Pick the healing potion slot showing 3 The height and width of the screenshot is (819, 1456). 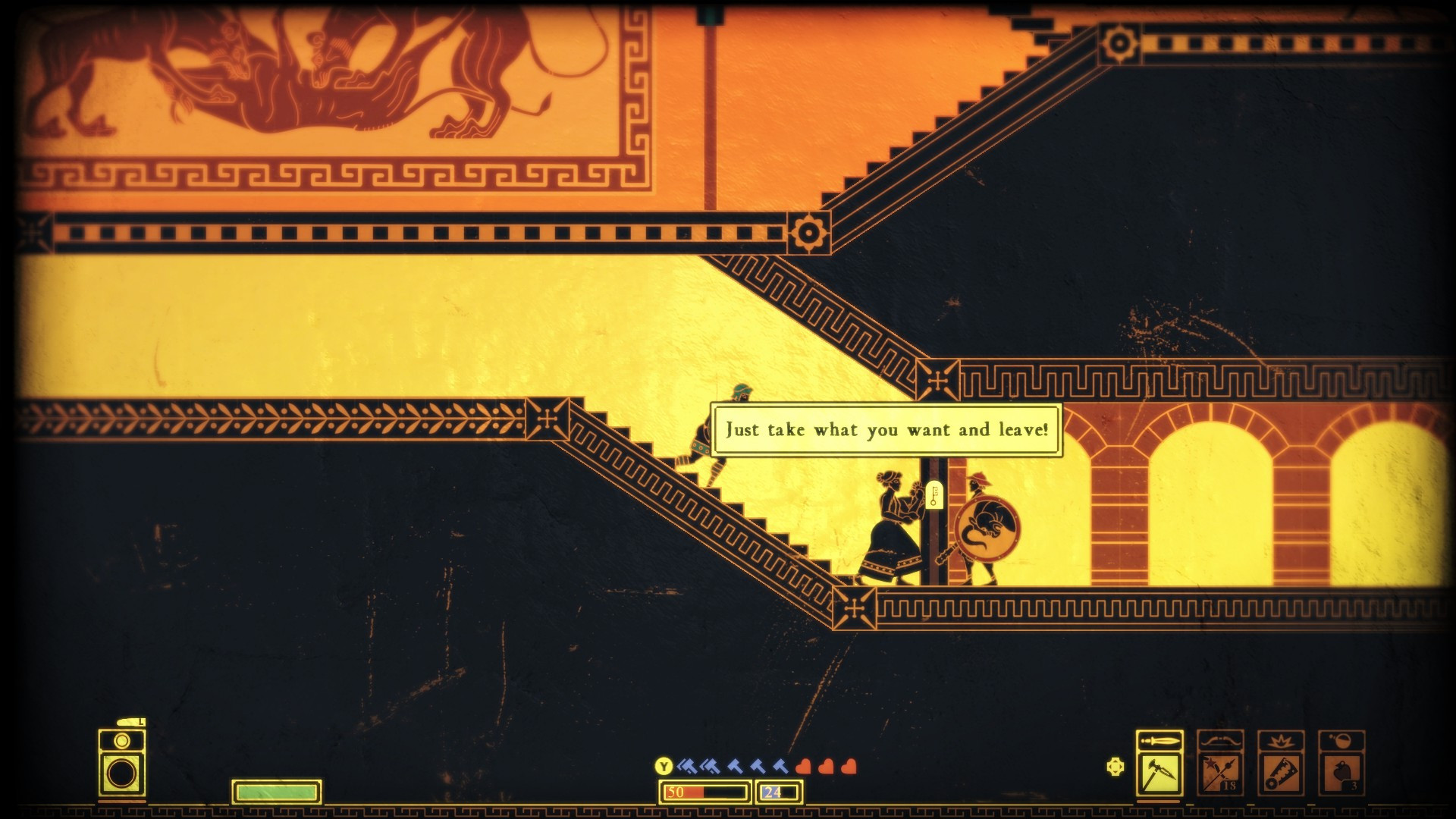click(1341, 773)
